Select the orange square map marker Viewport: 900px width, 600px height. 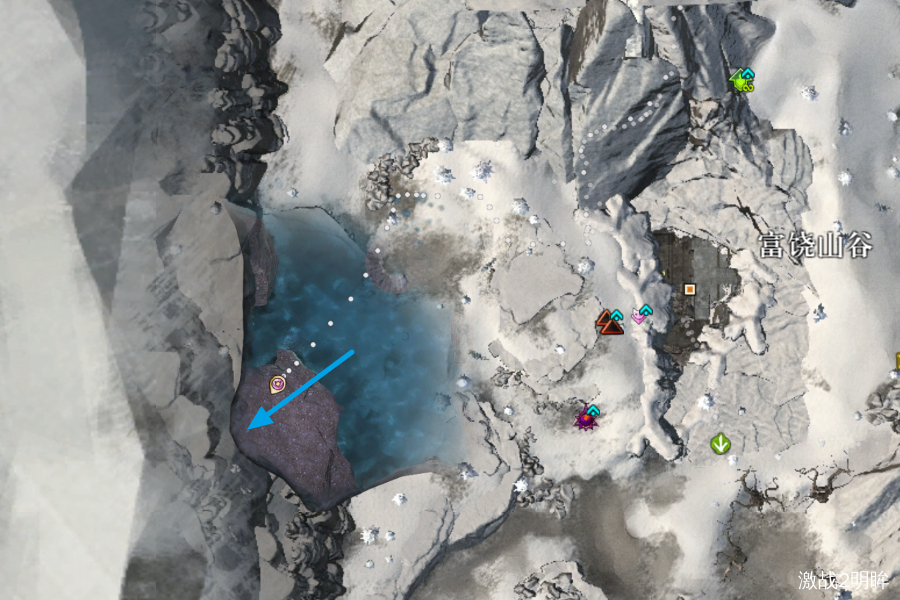pyautogui.click(x=689, y=290)
